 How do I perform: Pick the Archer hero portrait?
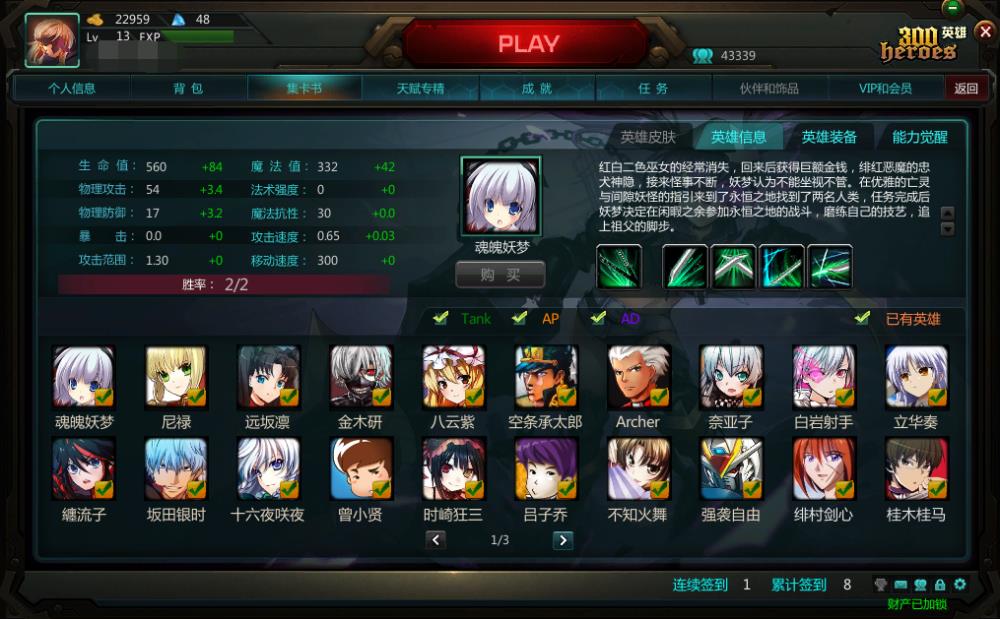(x=638, y=377)
